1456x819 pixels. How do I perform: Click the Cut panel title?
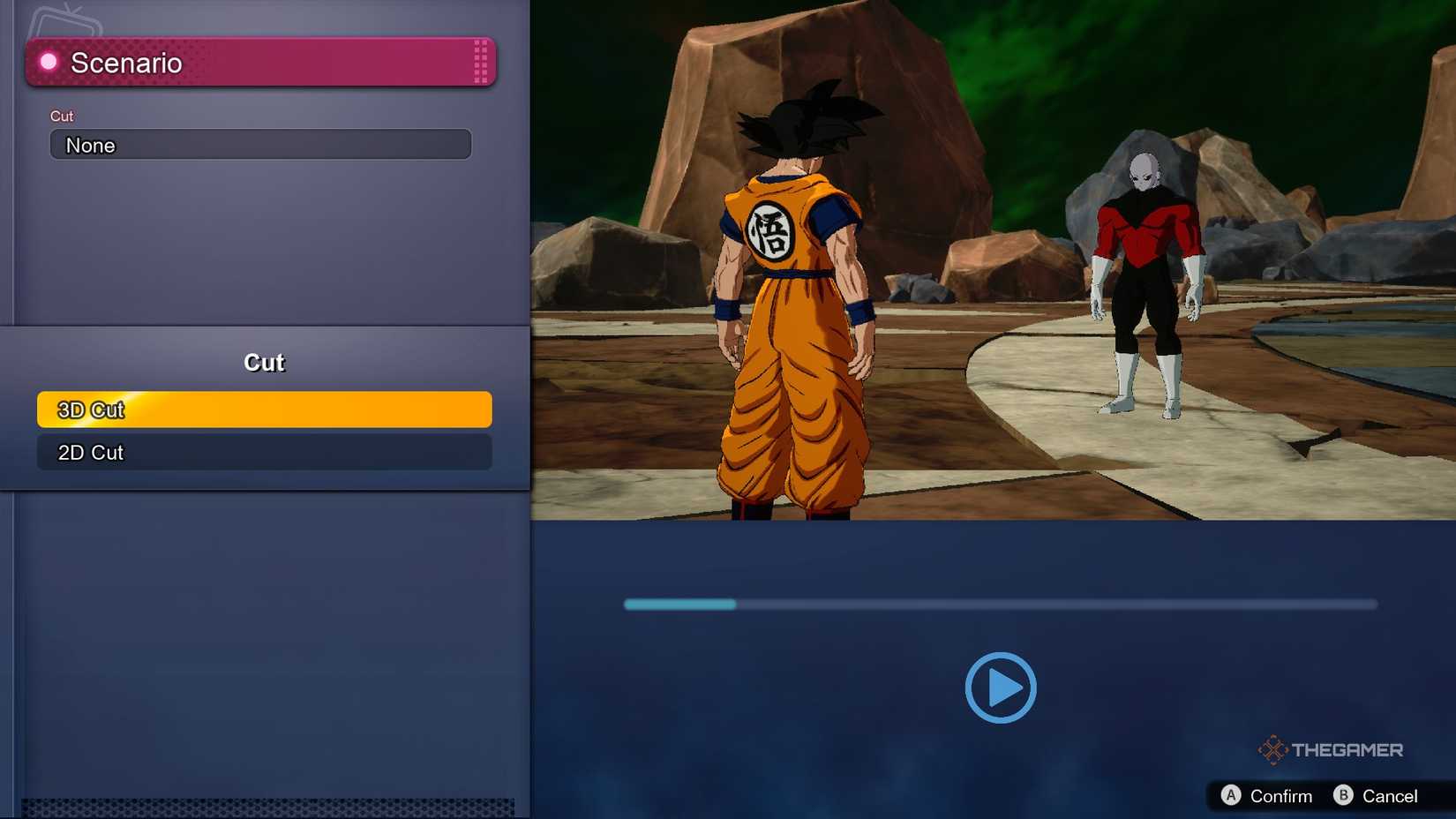(263, 362)
